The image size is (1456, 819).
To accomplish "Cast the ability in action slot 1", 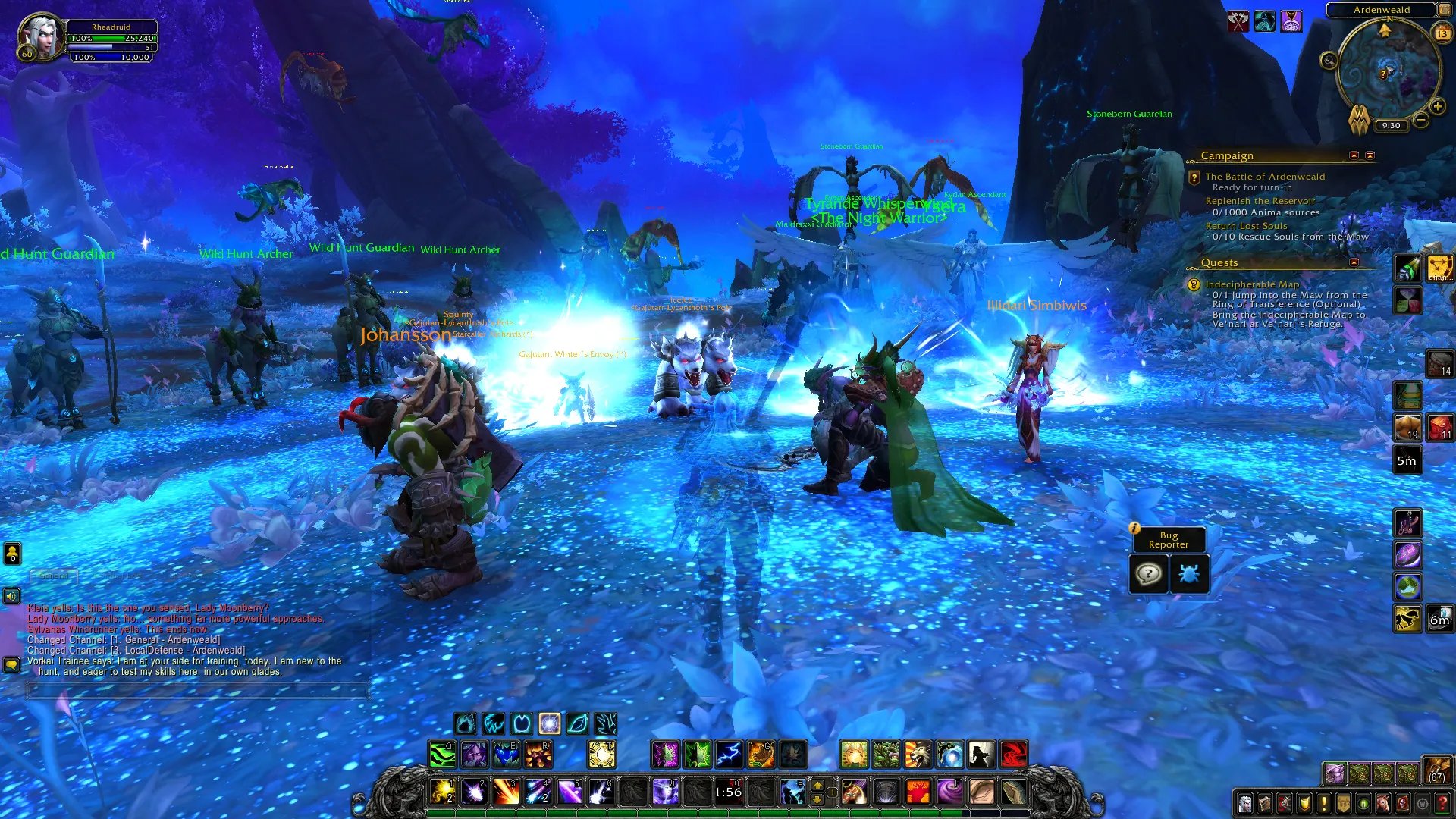I will click(442, 792).
